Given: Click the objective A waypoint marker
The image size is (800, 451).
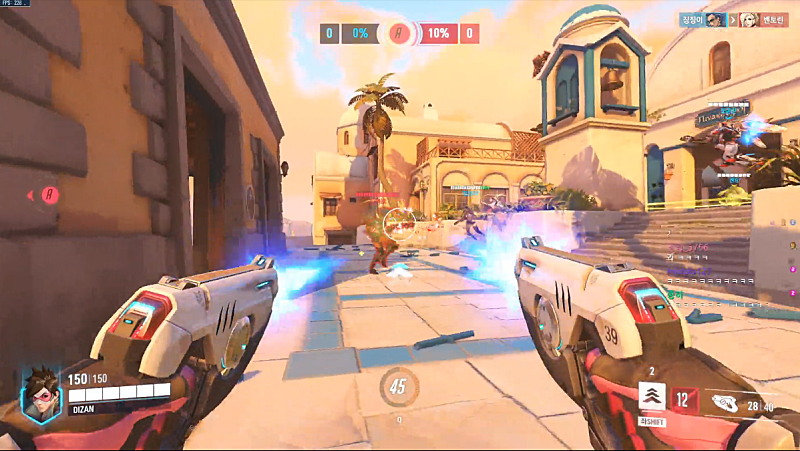Looking at the screenshot, I should [51, 193].
